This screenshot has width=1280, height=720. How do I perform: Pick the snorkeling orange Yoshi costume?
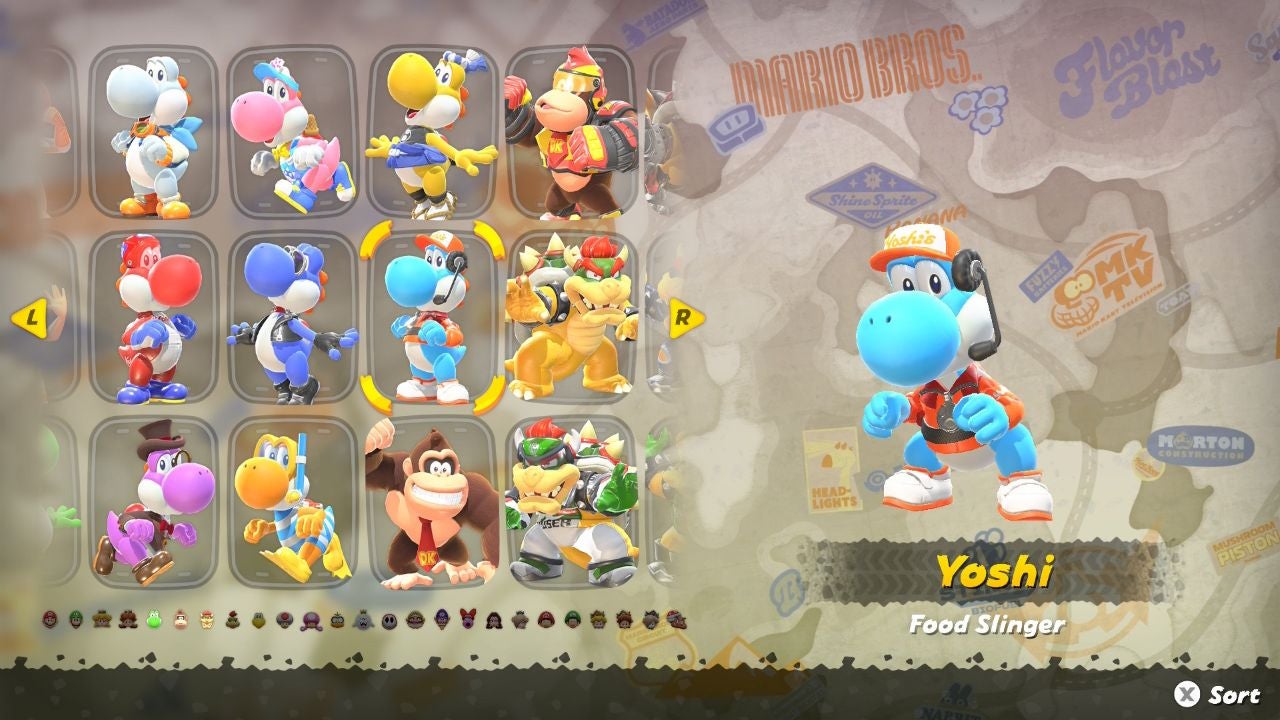[290, 500]
